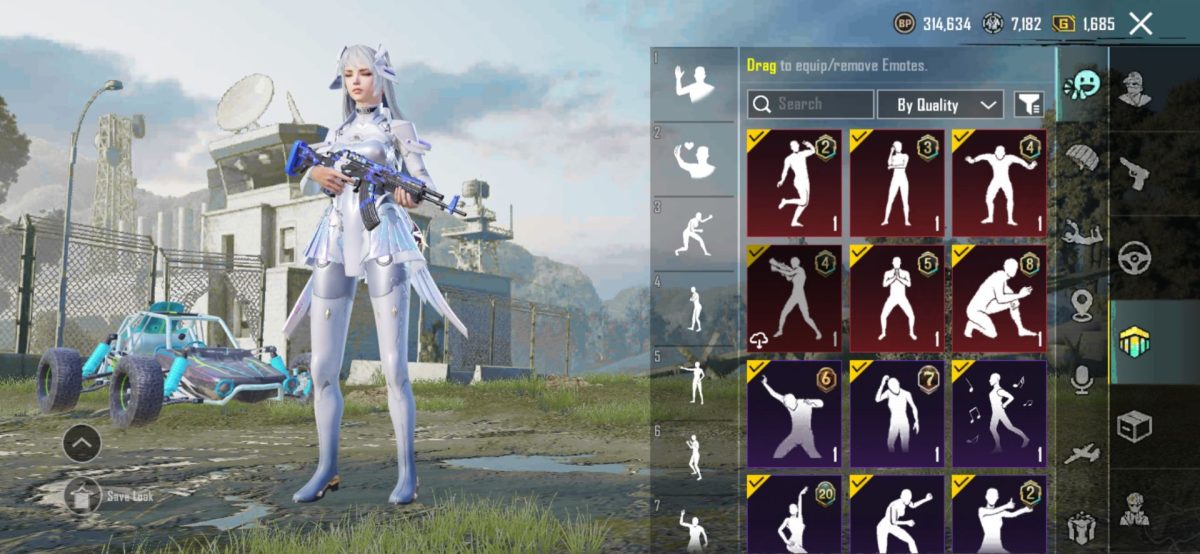The height and width of the screenshot is (554, 1200).
Task: Expand the up-arrow button above Save Look
Action: pyautogui.click(x=81, y=439)
